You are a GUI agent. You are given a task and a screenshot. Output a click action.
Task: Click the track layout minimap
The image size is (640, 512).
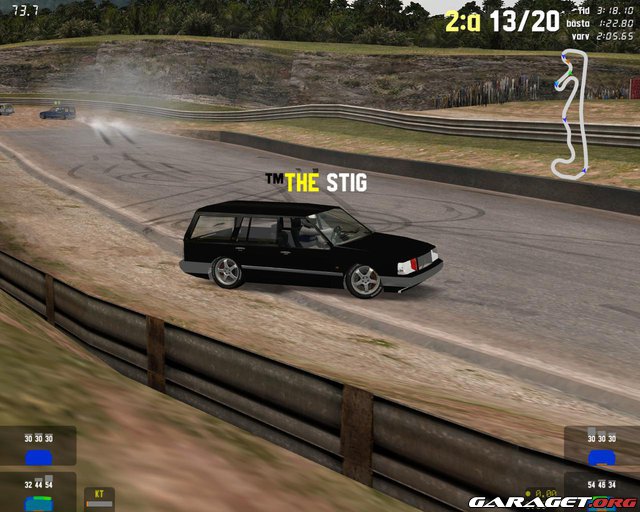point(571,113)
